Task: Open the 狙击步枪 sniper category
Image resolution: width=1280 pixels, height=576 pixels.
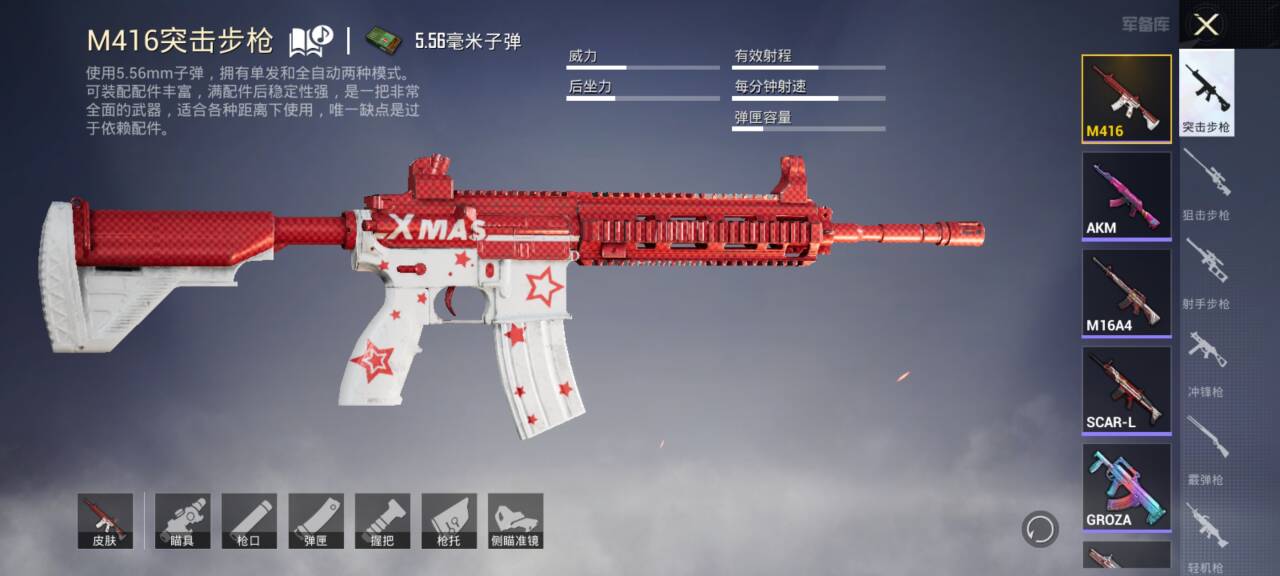Action: (x=1206, y=183)
